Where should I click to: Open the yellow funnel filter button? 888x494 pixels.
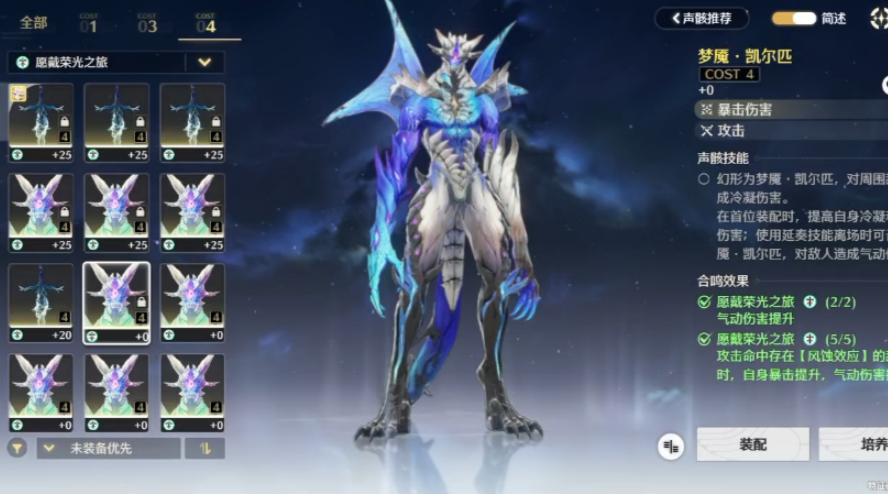tap(17, 448)
